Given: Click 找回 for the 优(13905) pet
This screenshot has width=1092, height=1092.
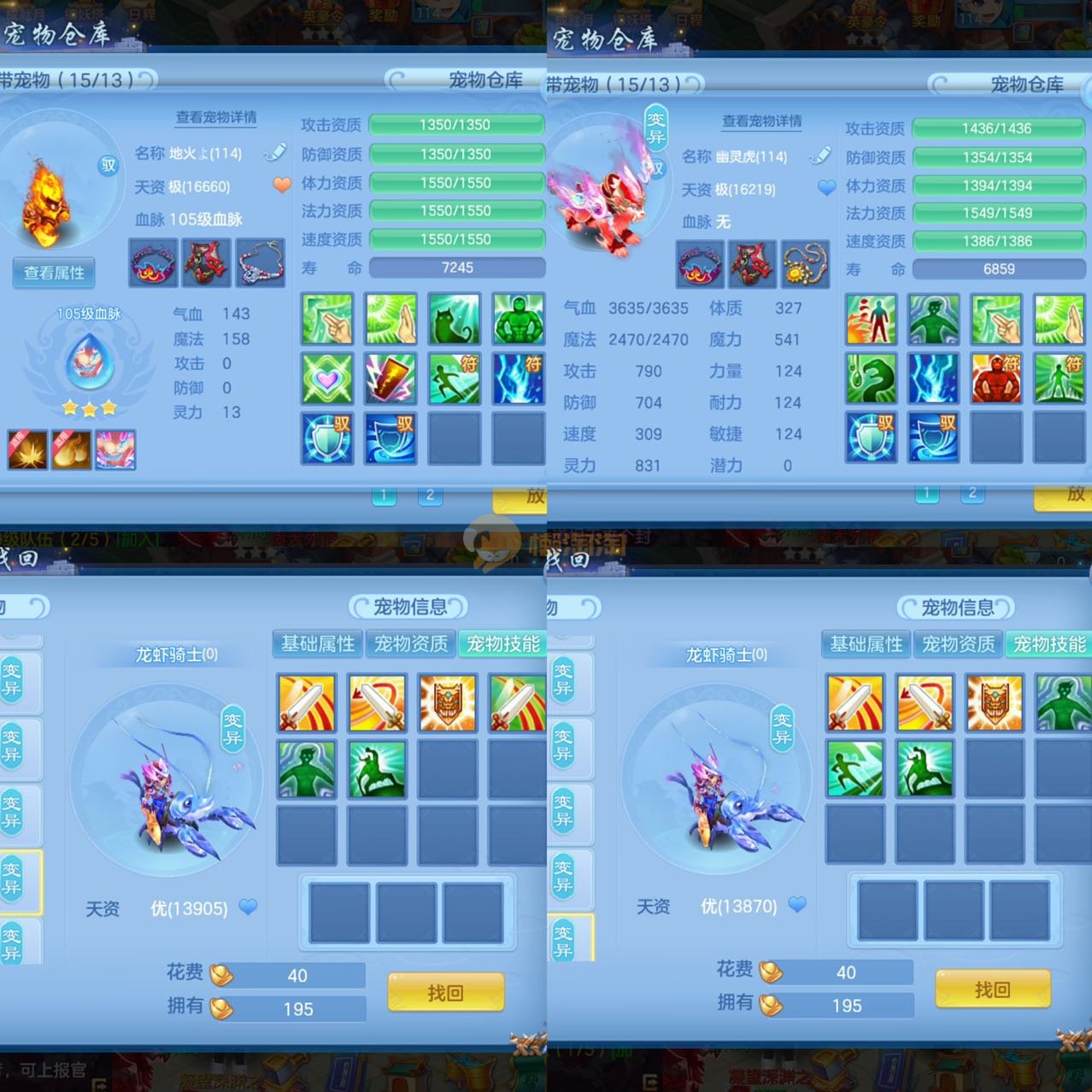Looking at the screenshot, I should (x=445, y=993).
